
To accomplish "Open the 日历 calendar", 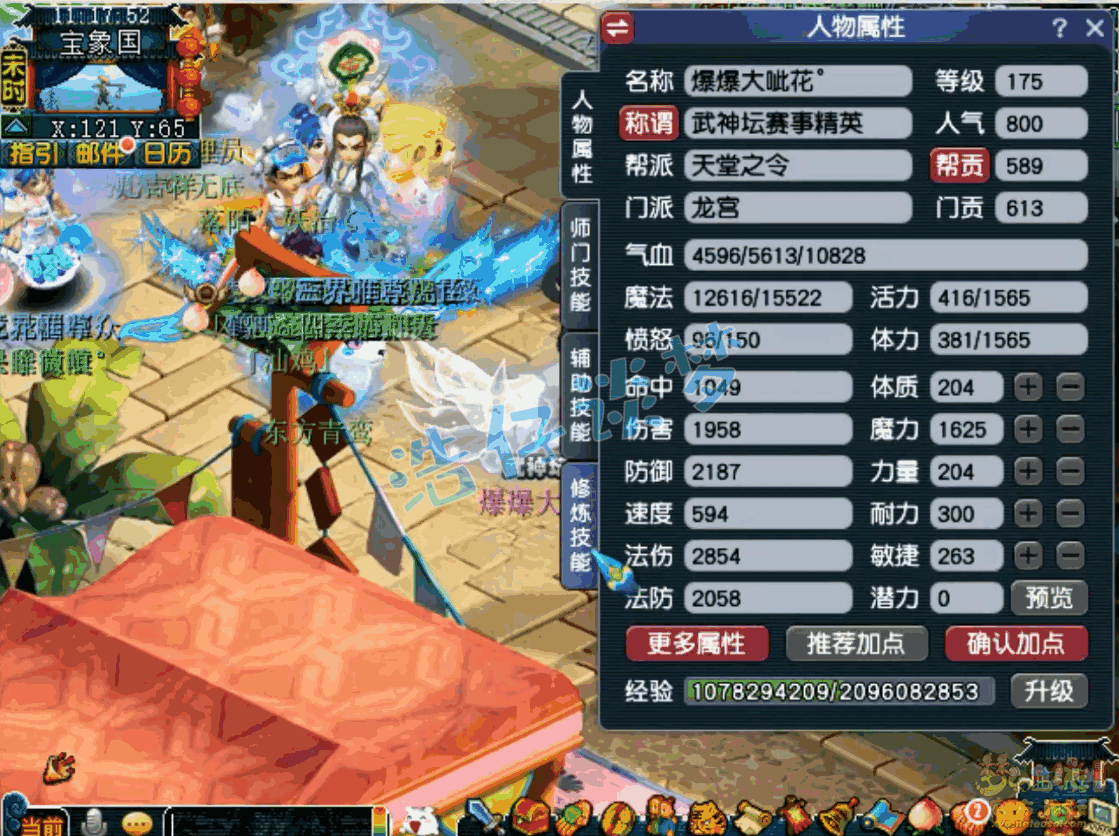I will click(166, 154).
